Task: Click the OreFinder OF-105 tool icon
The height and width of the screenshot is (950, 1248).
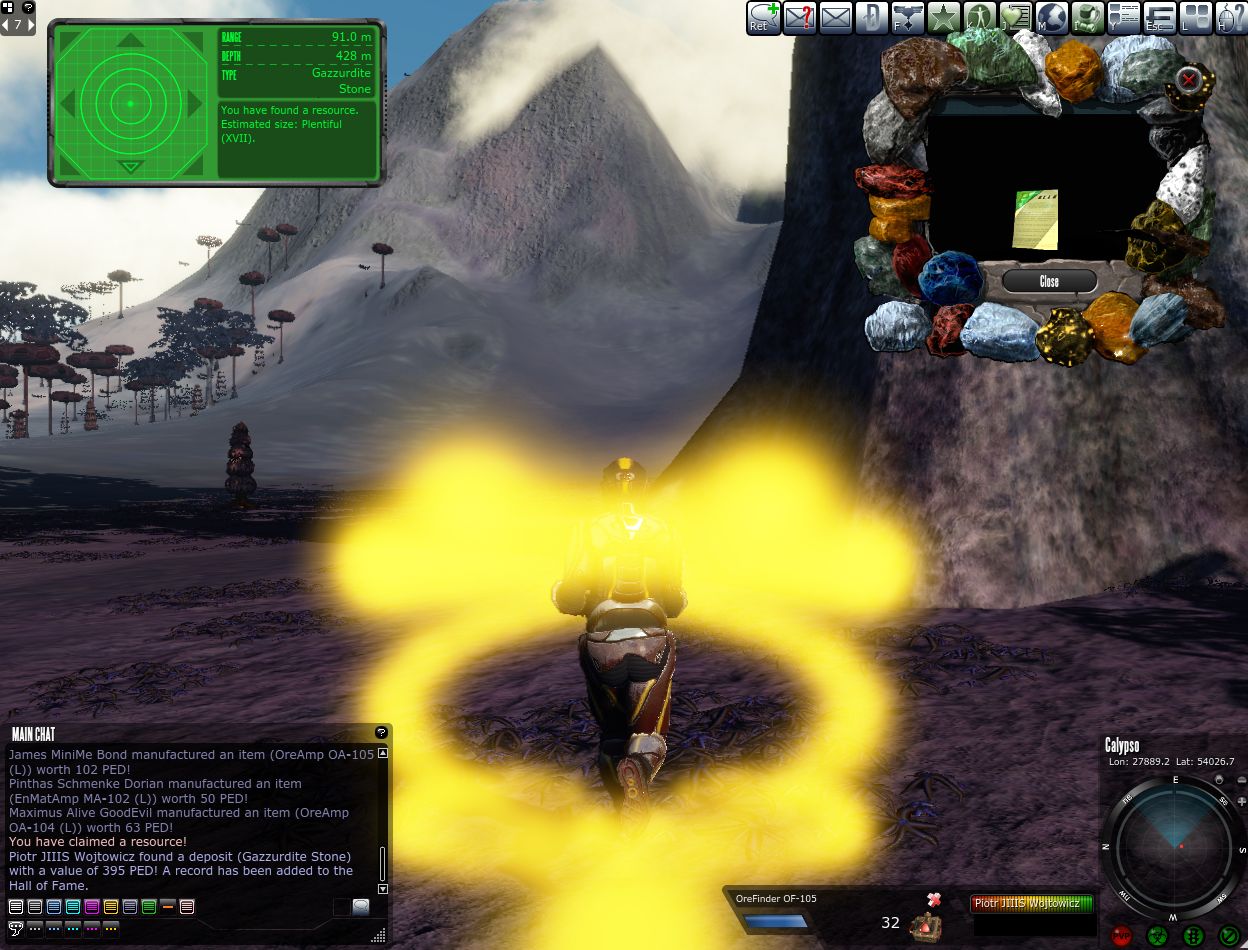Action: pyautogui.click(x=925, y=926)
